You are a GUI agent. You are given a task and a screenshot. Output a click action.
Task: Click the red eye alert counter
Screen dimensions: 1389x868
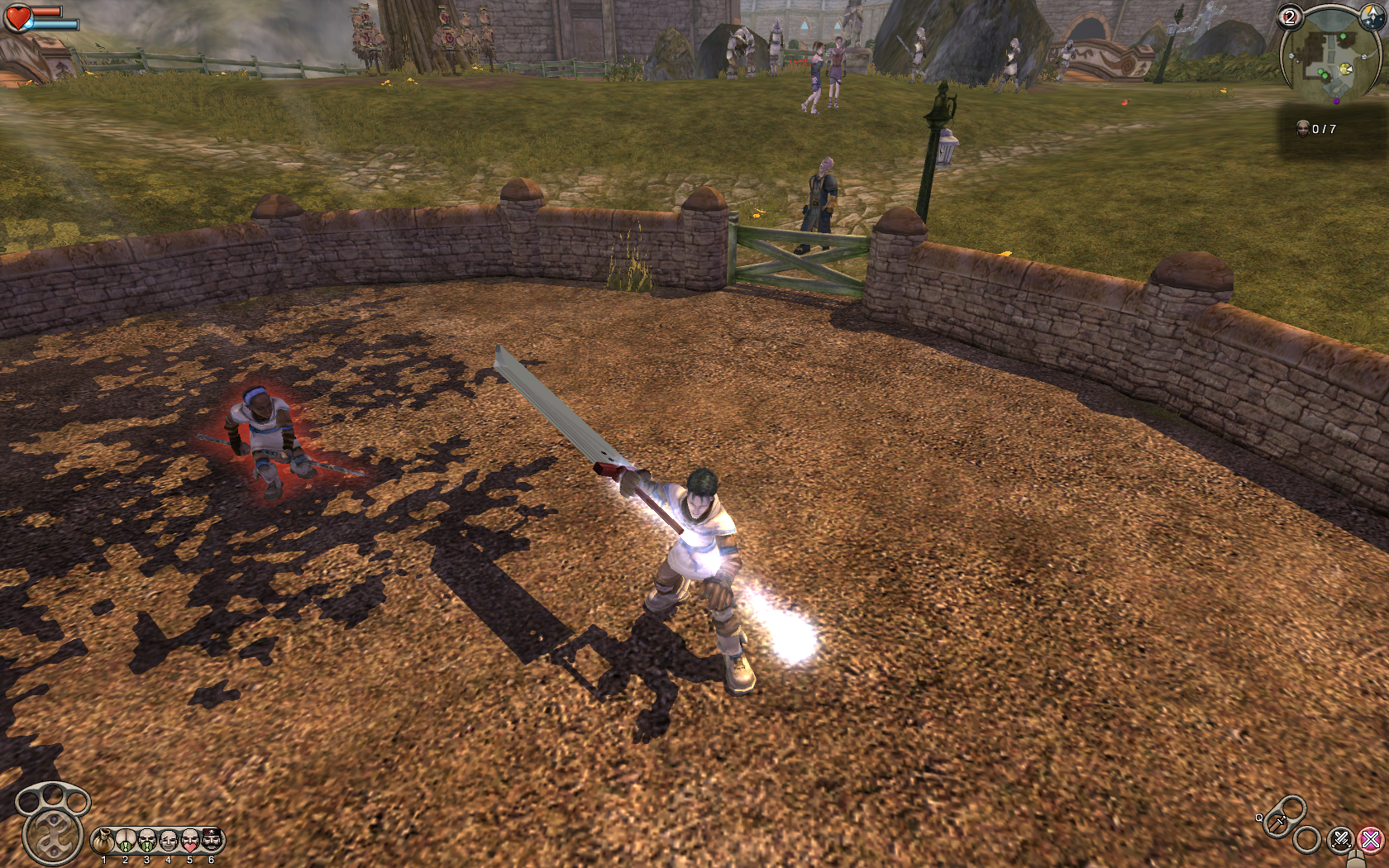[1290, 17]
